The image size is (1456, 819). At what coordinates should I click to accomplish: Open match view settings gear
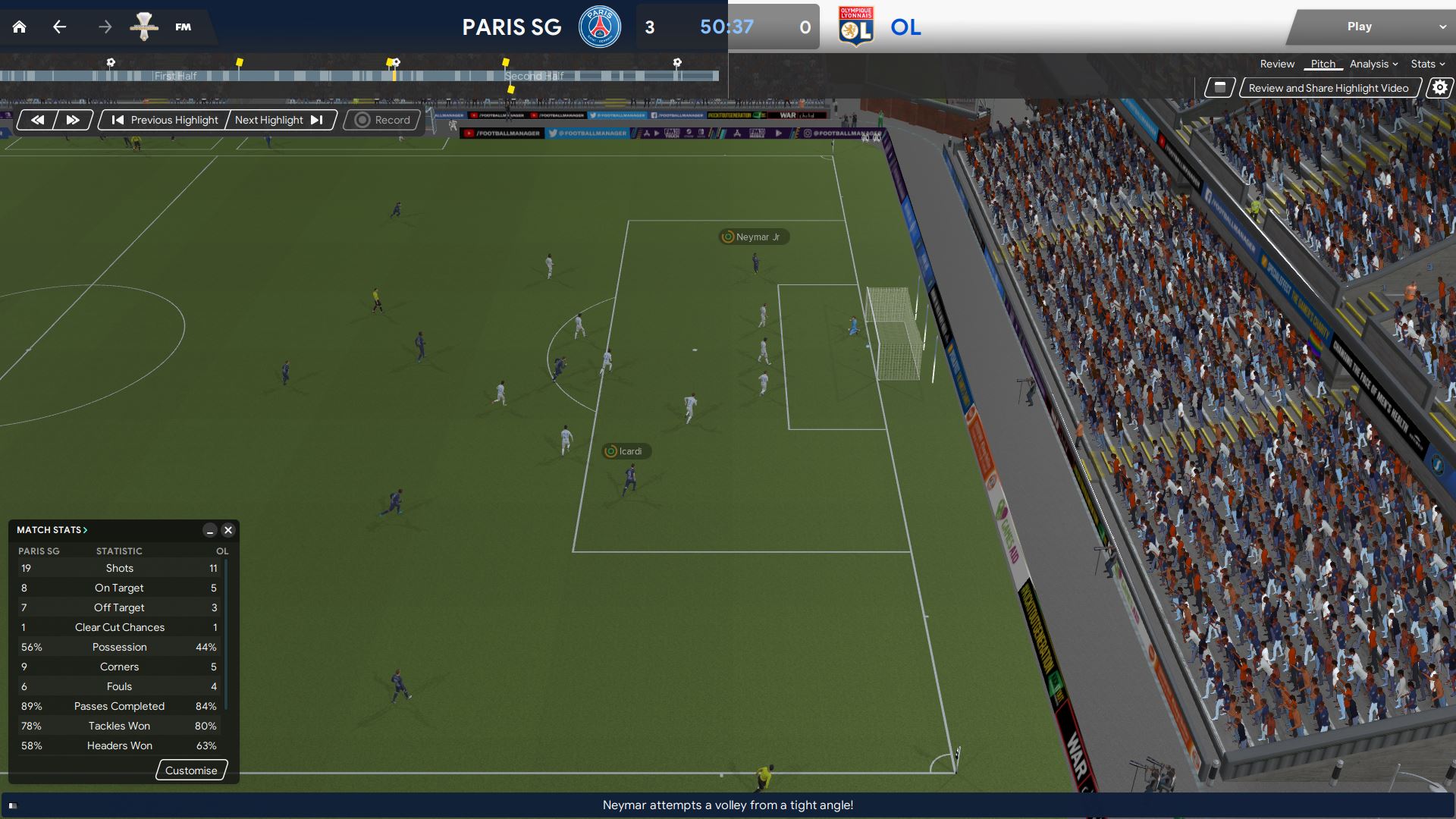pyautogui.click(x=1439, y=88)
